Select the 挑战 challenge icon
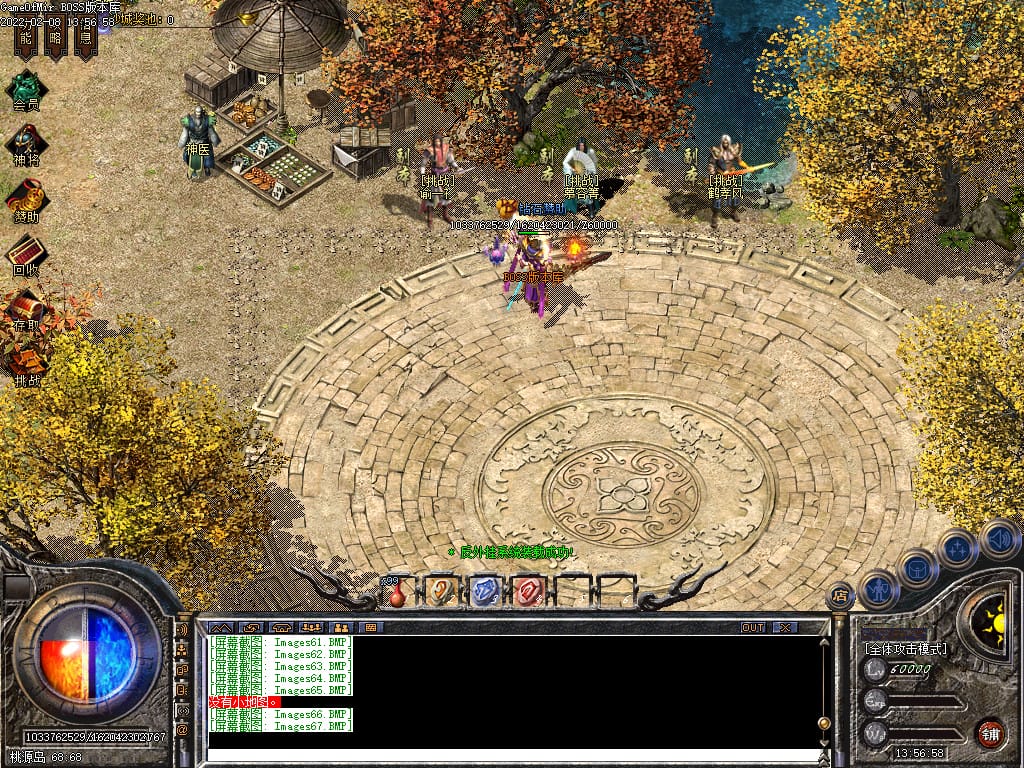This screenshot has width=1024, height=768. tap(26, 362)
